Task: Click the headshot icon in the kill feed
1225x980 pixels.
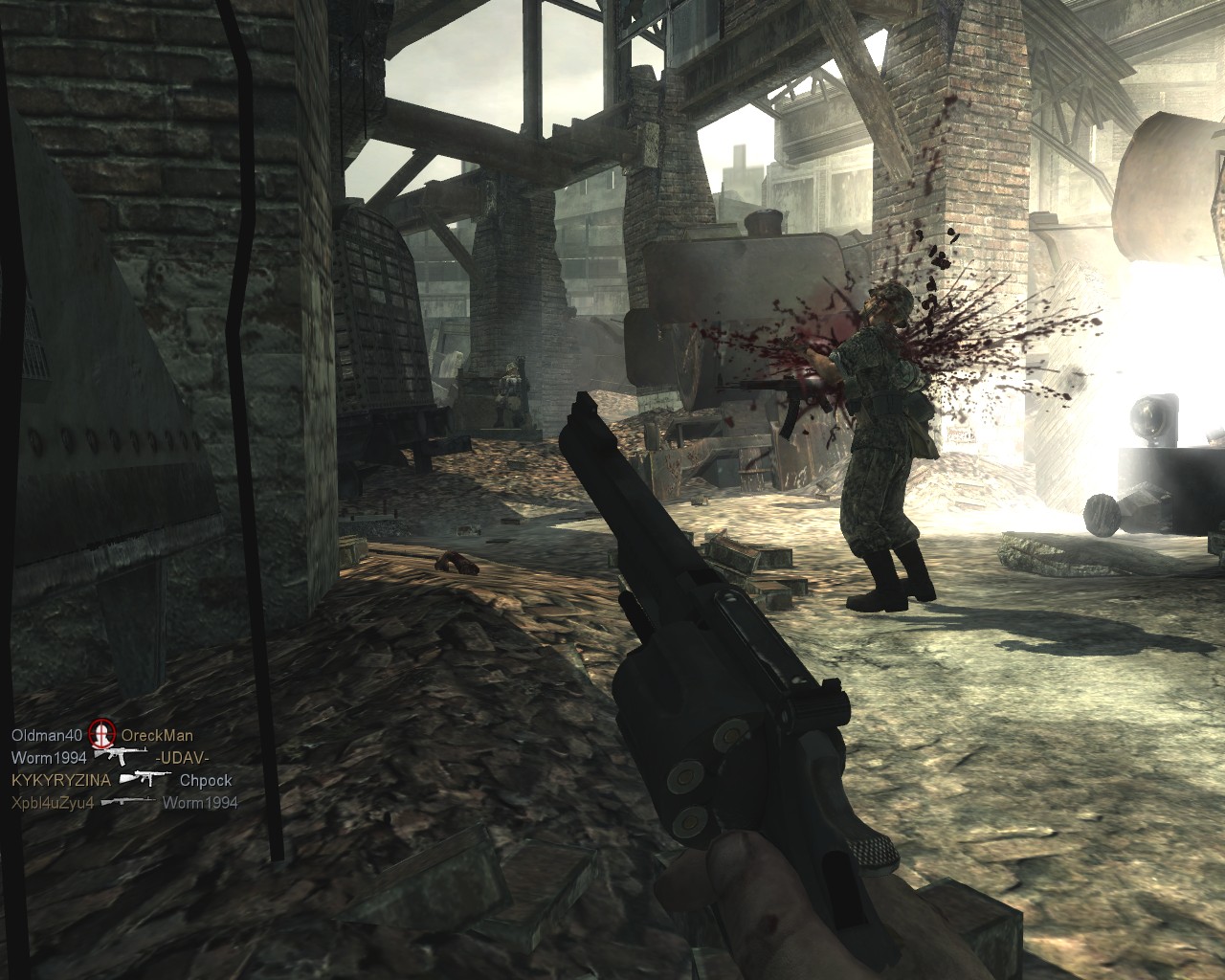Action: pyautogui.click(x=100, y=735)
